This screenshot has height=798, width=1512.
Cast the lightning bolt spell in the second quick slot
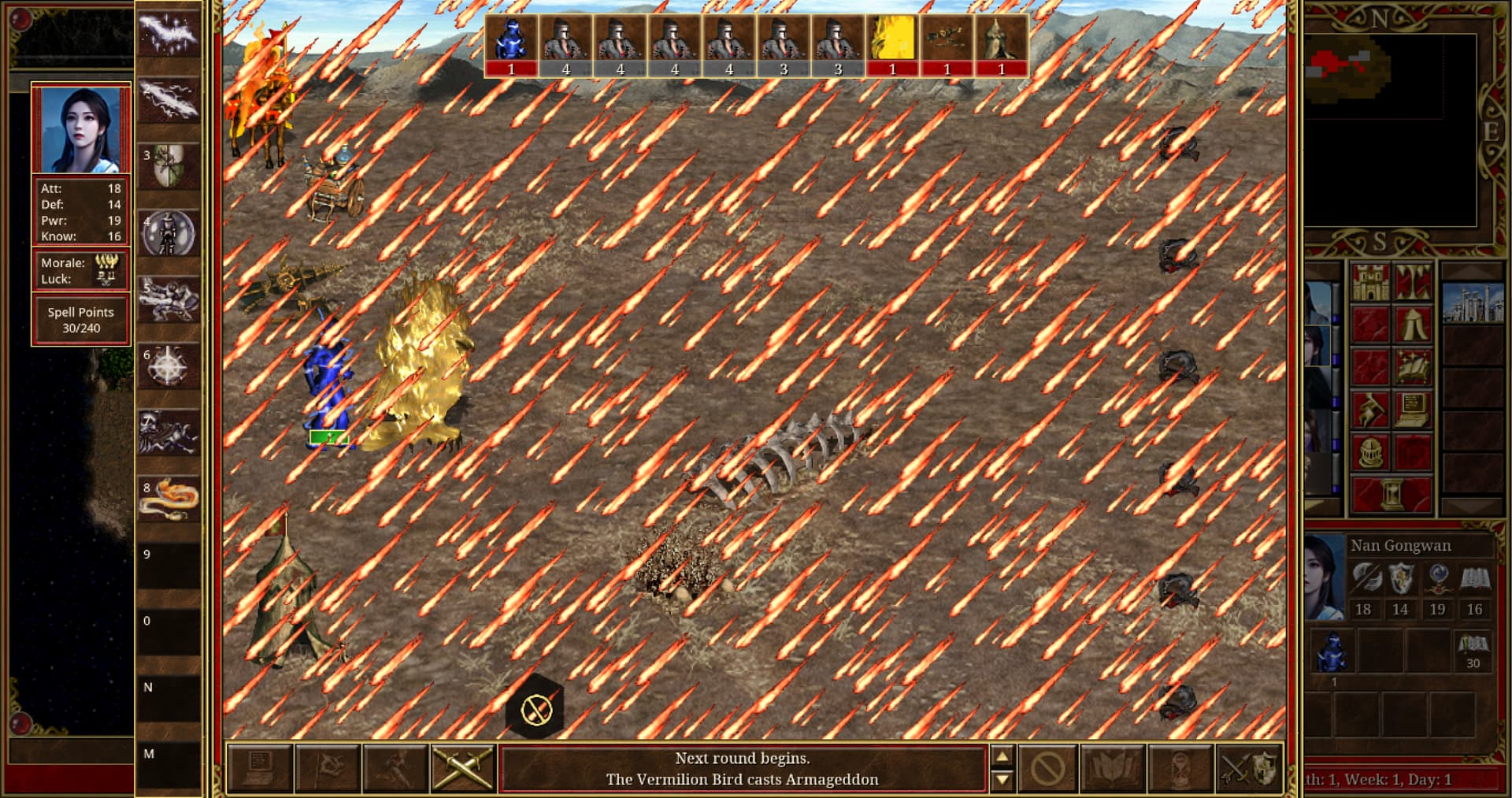click(x=168, y=100)
